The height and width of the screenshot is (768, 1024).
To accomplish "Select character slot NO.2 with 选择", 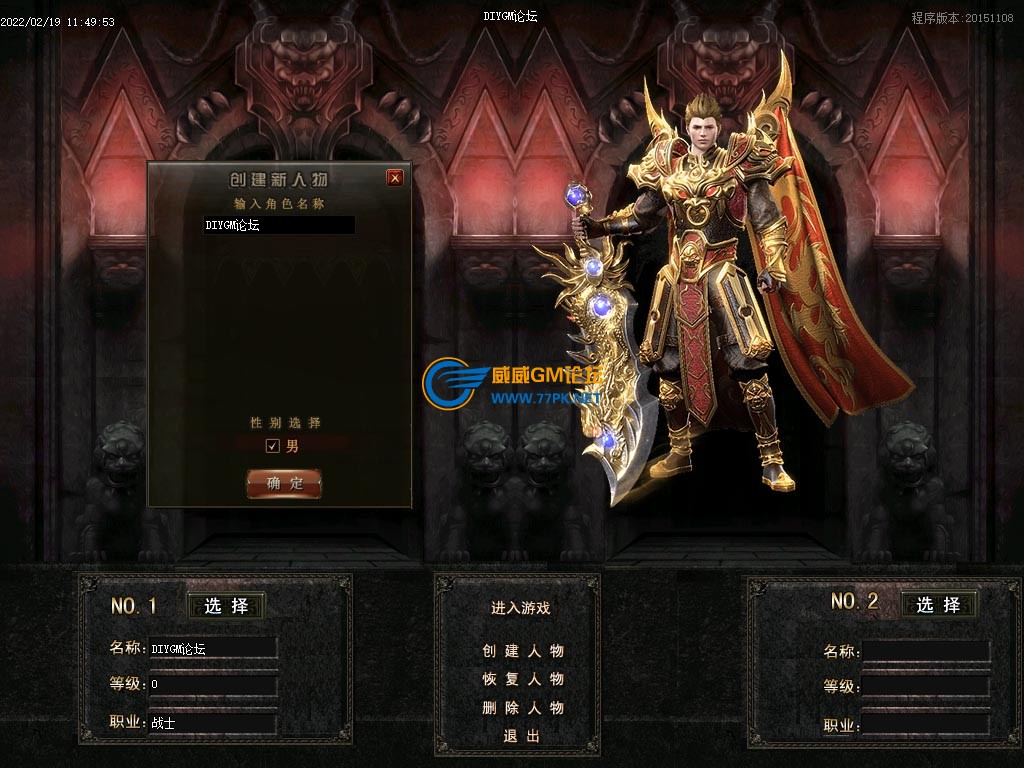I will pos(939,605).
